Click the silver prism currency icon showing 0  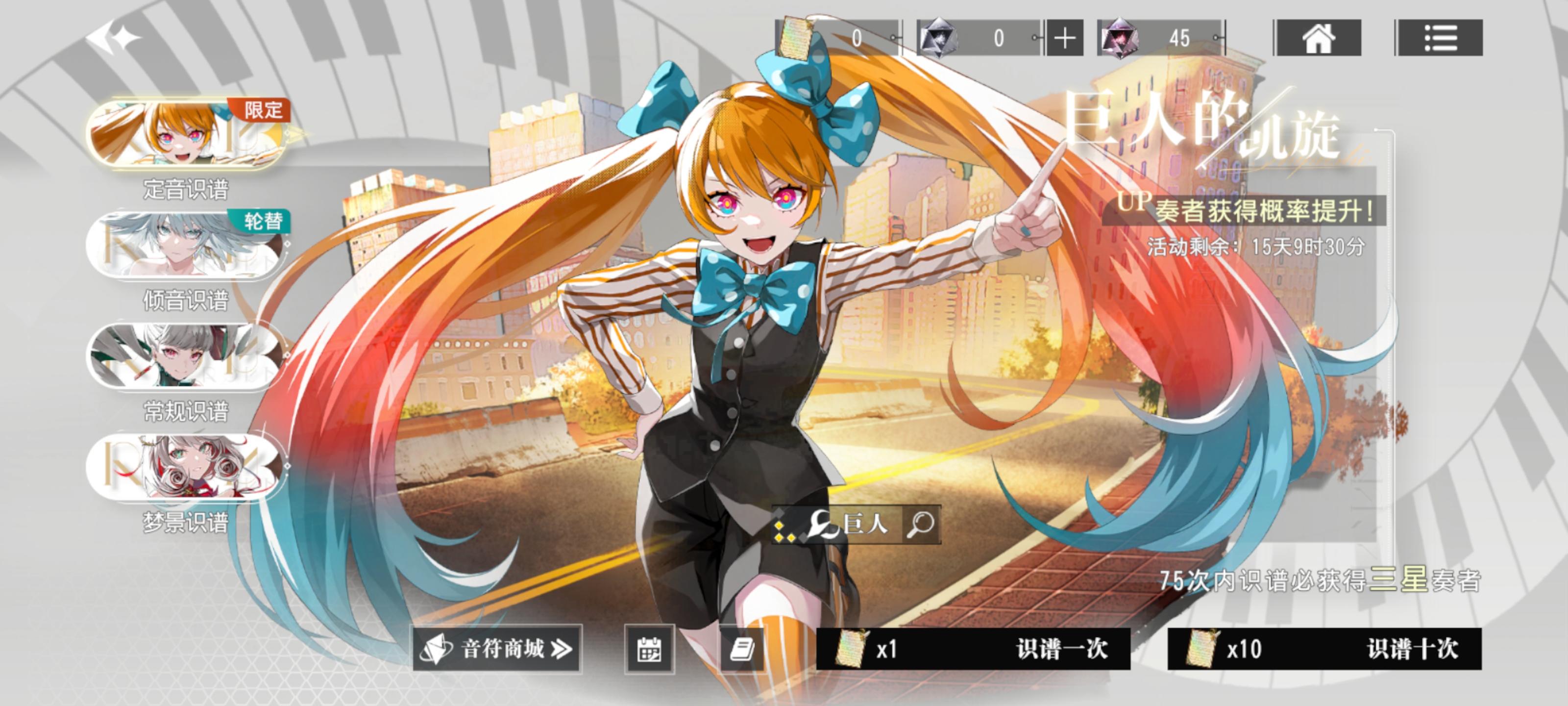[937, 38]
